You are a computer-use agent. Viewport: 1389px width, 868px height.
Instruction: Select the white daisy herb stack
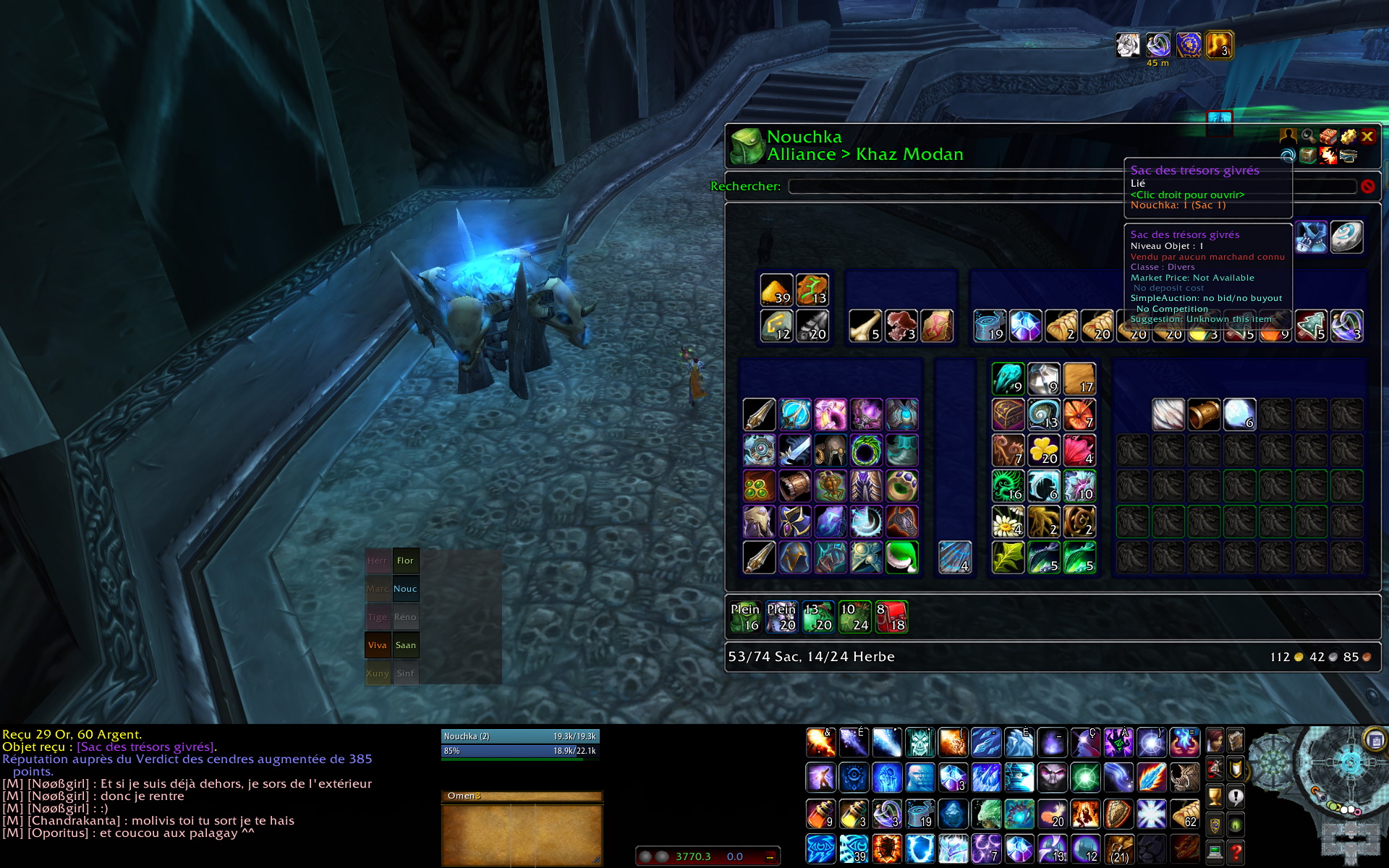coord(1008,522)
